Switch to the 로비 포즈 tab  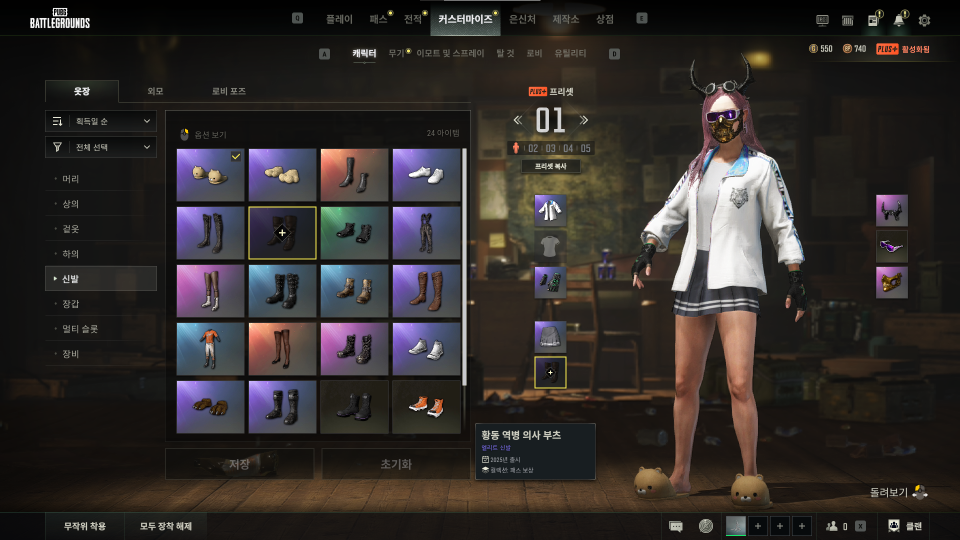coord(228,91)
